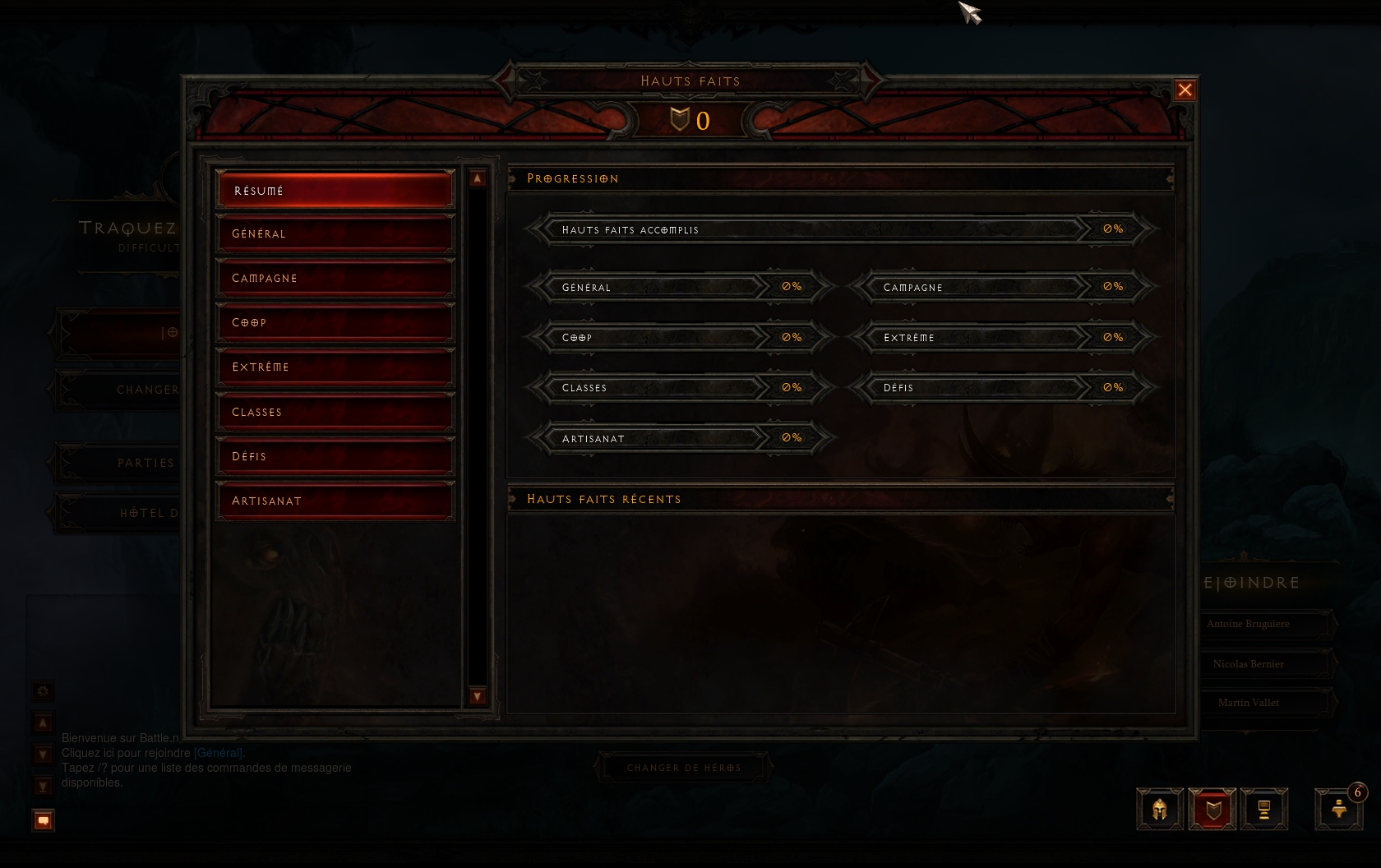Join the Général chat channel link

tap(218, 753)
